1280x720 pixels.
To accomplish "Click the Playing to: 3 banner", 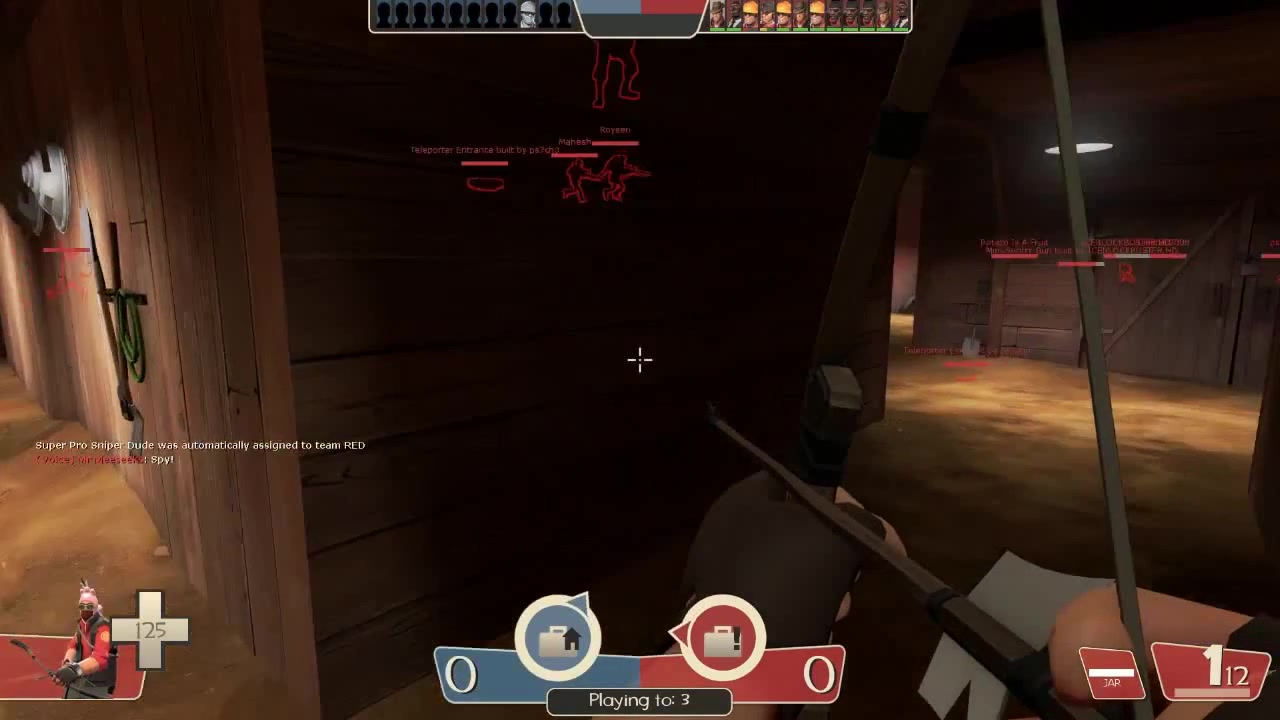I will pyautogui.click(x=639, y=700).
